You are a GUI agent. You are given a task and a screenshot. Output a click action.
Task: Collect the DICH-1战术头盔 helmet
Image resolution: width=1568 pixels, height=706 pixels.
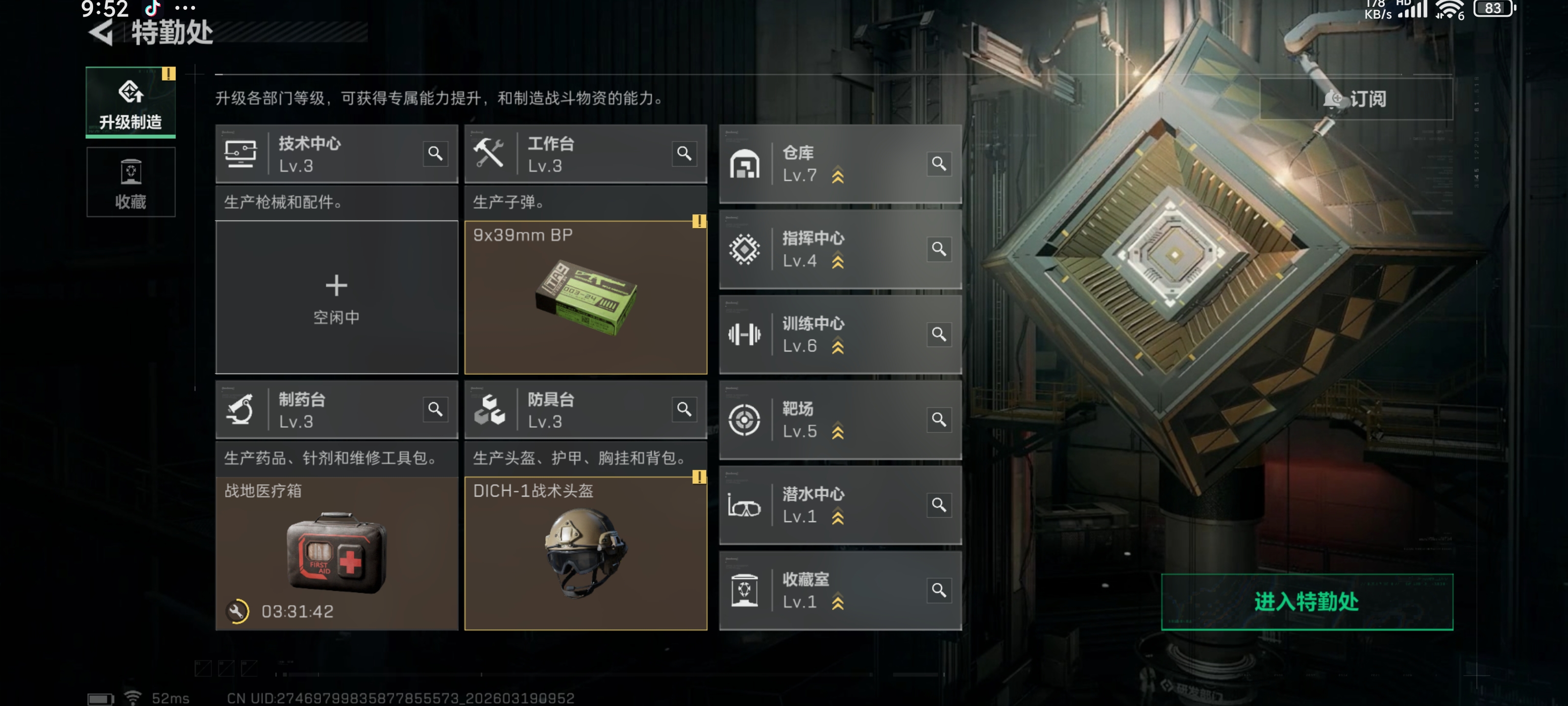coord(585,553)
